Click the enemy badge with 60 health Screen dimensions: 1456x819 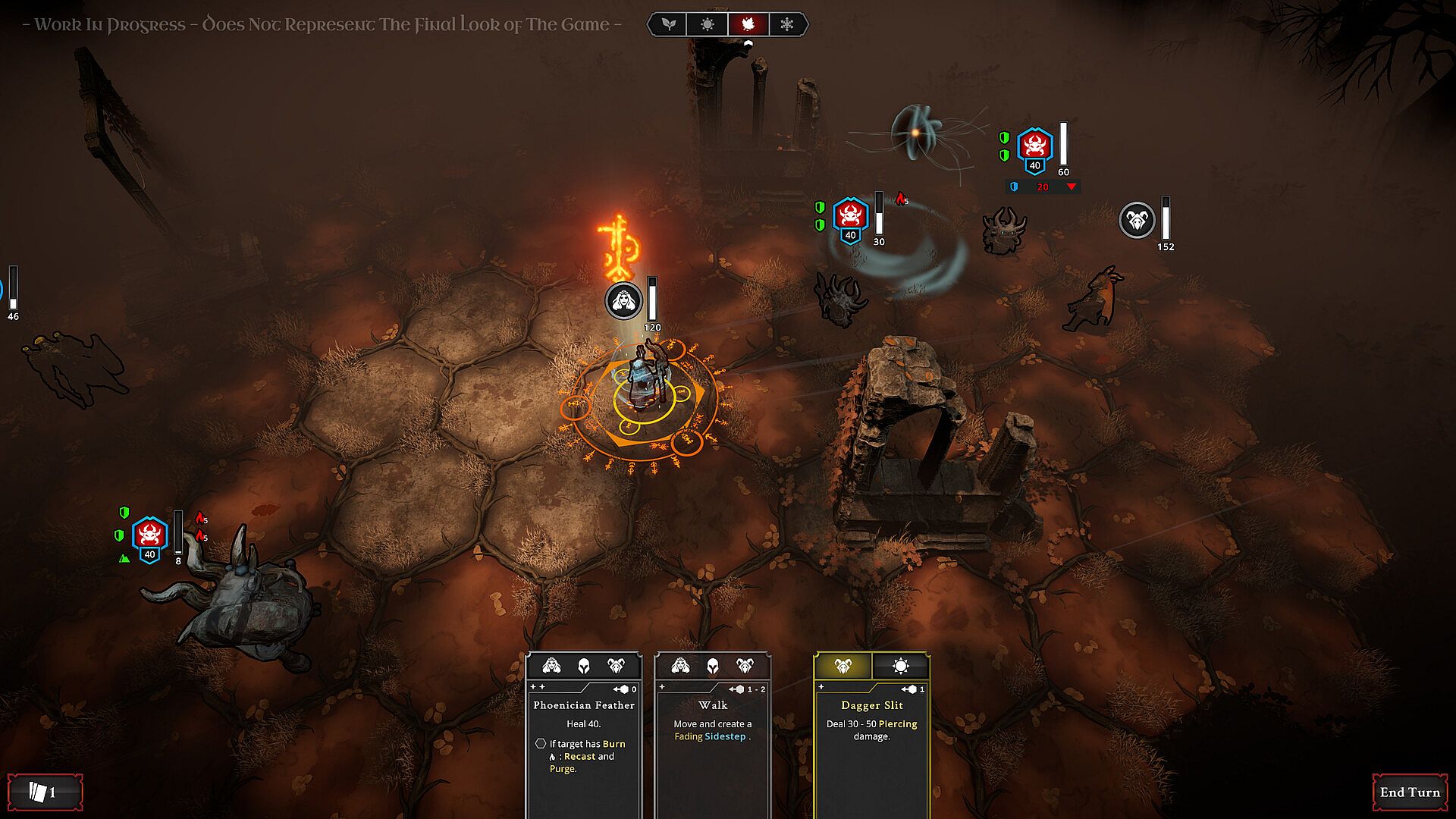point(1034,149)
